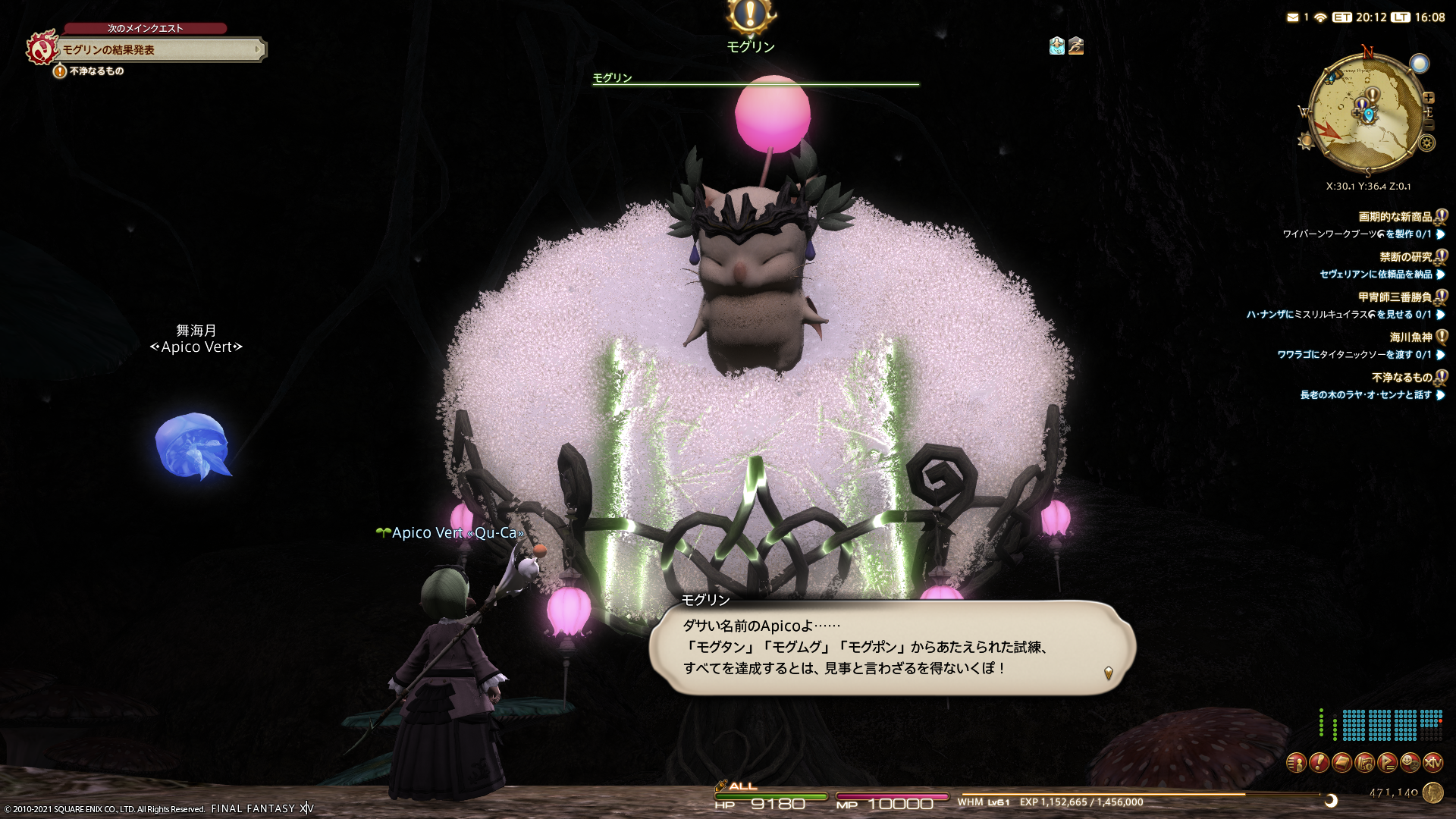Select the 海川魚神 quest in the tracker

[x=1410, y=337]
